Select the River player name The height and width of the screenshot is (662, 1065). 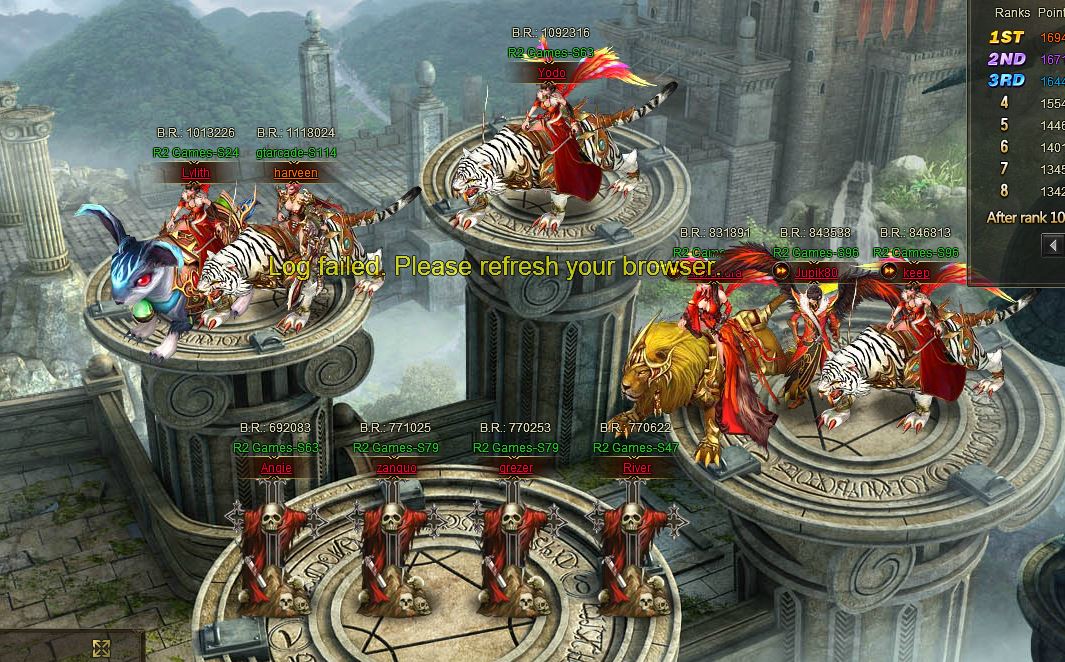coord(636,468)
